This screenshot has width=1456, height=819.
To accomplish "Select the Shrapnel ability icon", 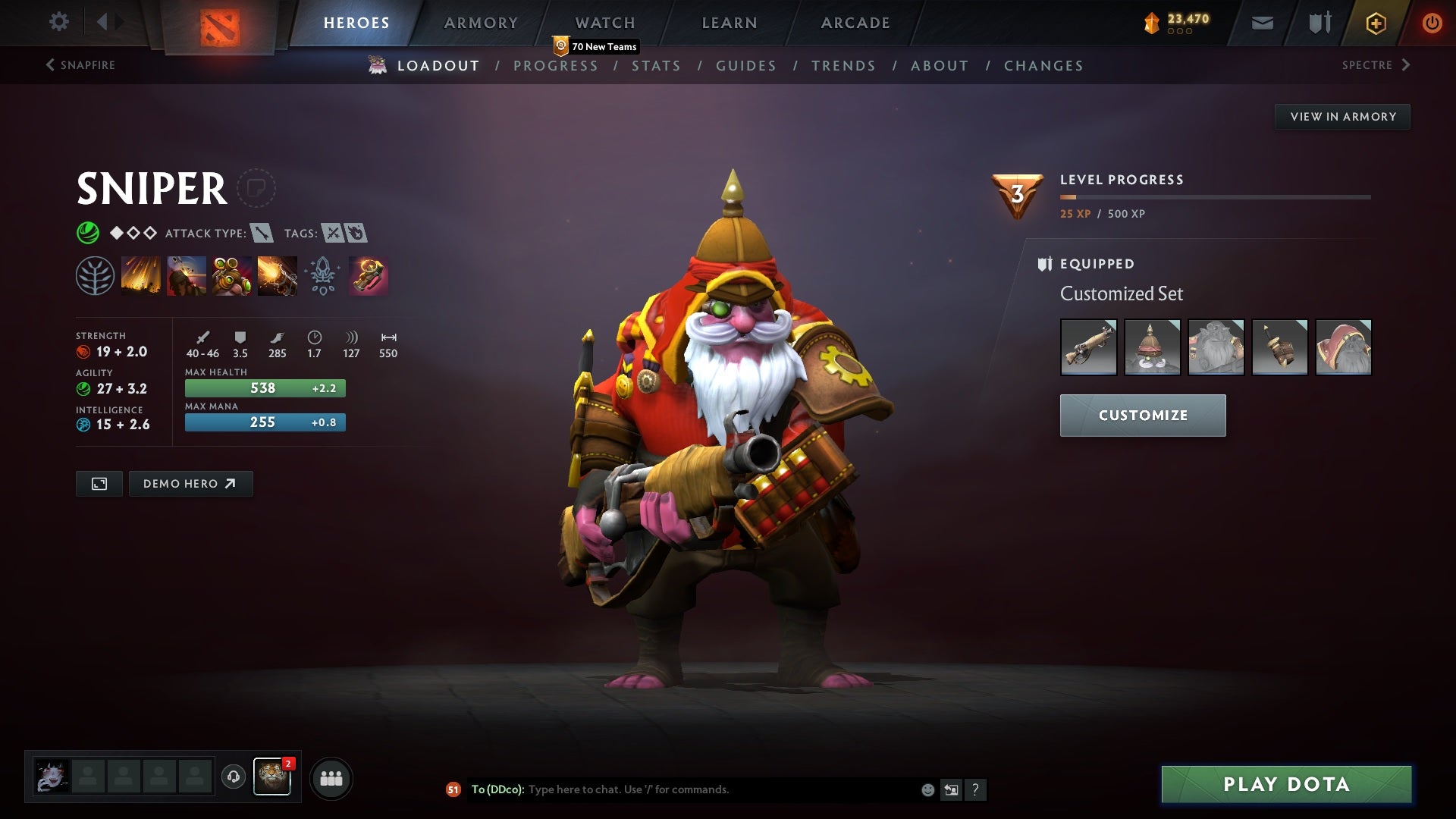I will point(141,275).
